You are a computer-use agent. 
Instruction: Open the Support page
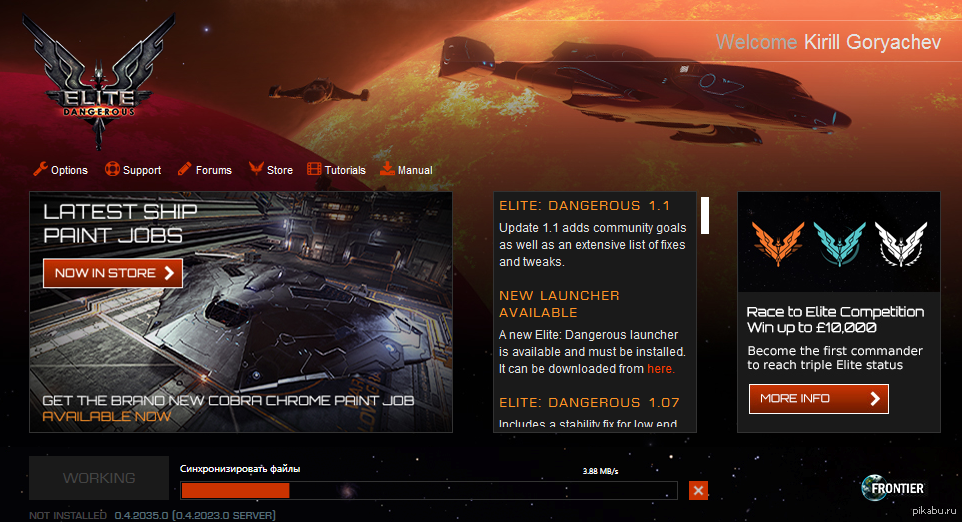(x=133, y=170)
